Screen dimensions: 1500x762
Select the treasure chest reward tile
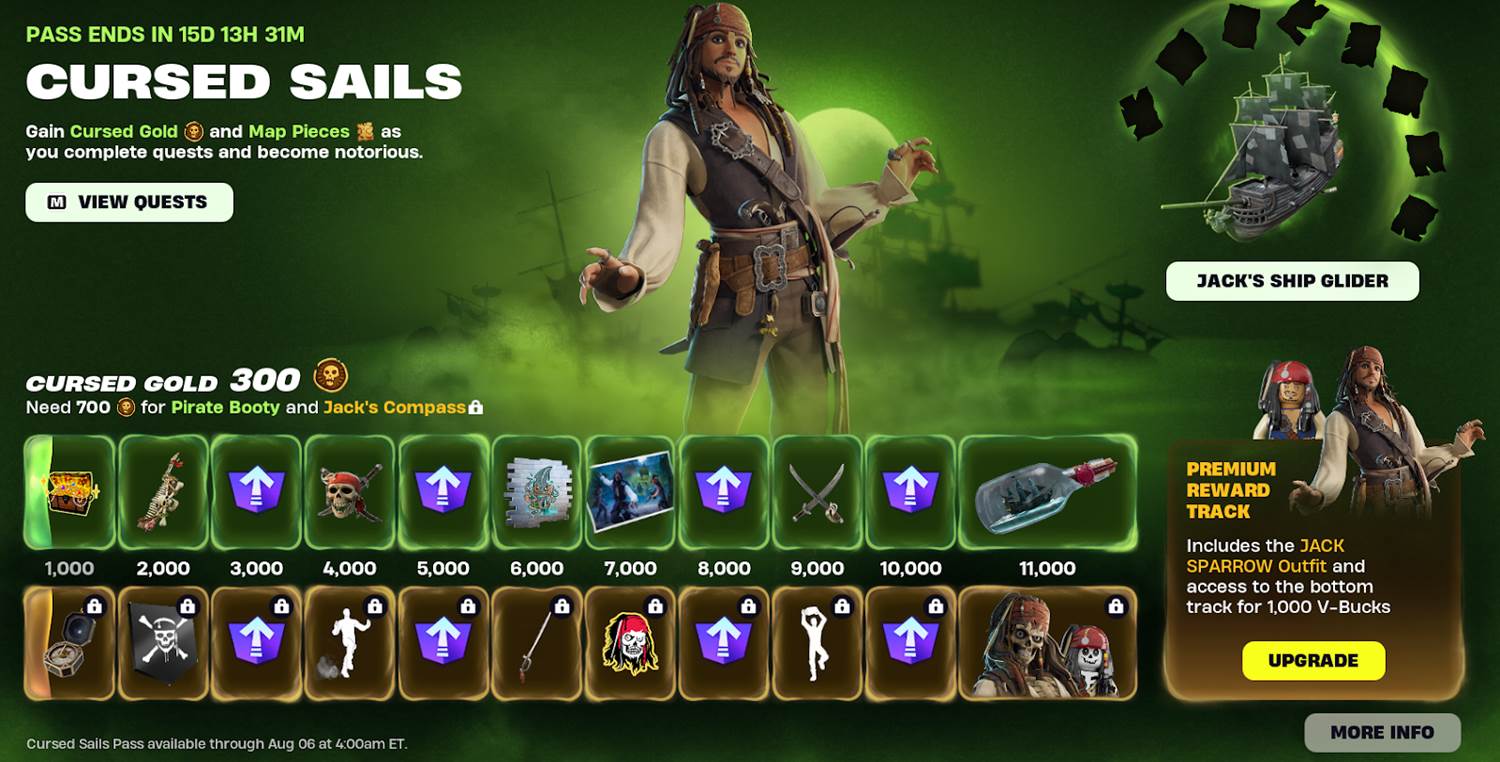(69, 492)
